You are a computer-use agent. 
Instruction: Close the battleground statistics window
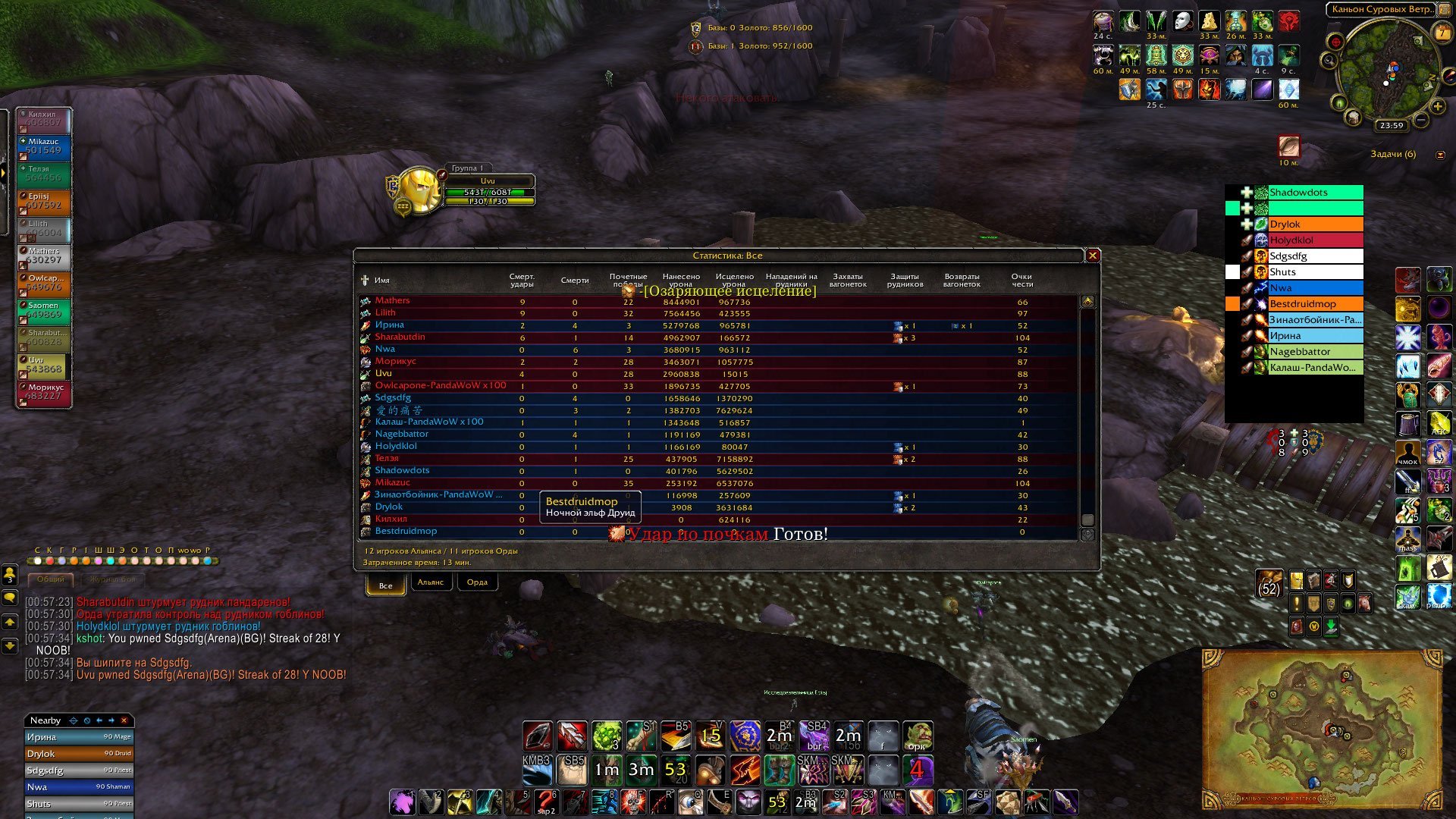(x=1093, y=256)
